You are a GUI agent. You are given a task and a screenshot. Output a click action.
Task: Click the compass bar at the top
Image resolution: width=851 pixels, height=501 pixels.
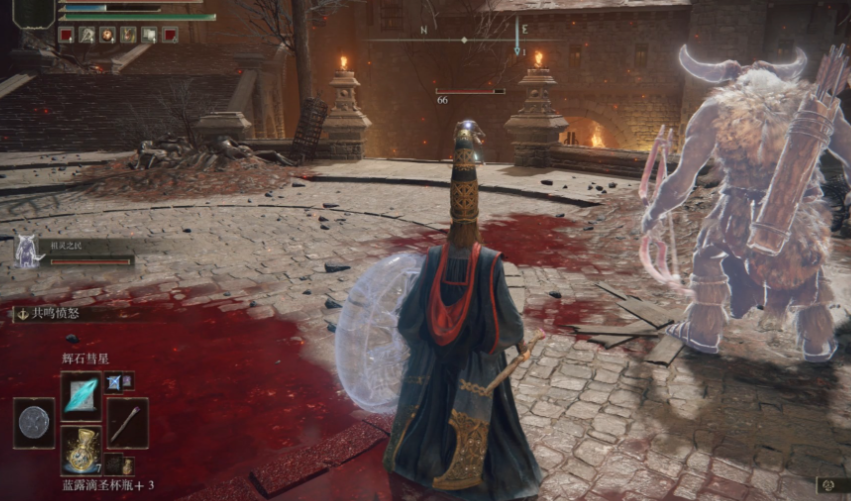click(463, 40)
